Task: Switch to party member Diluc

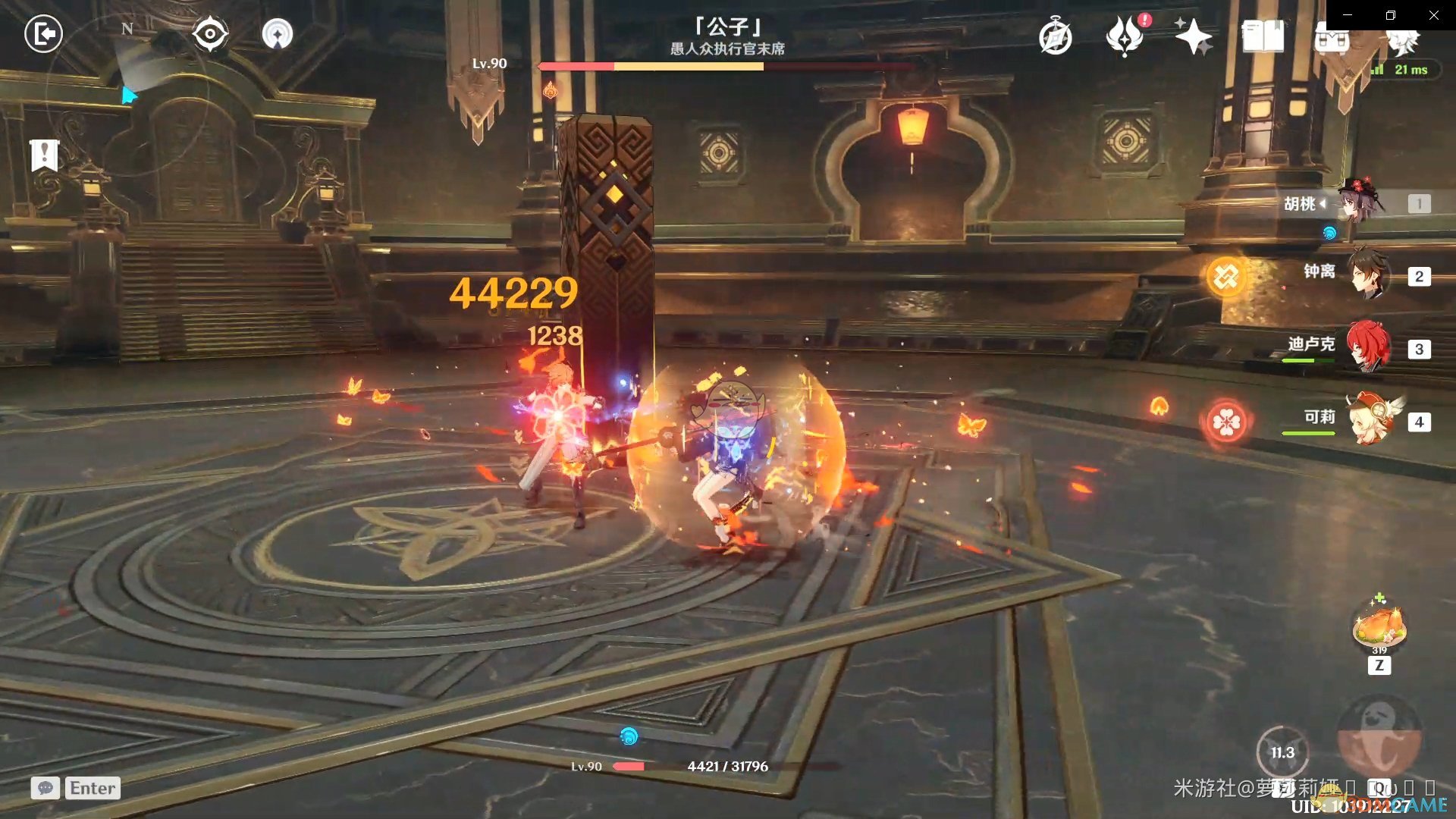Action: tap(1368, 347)
